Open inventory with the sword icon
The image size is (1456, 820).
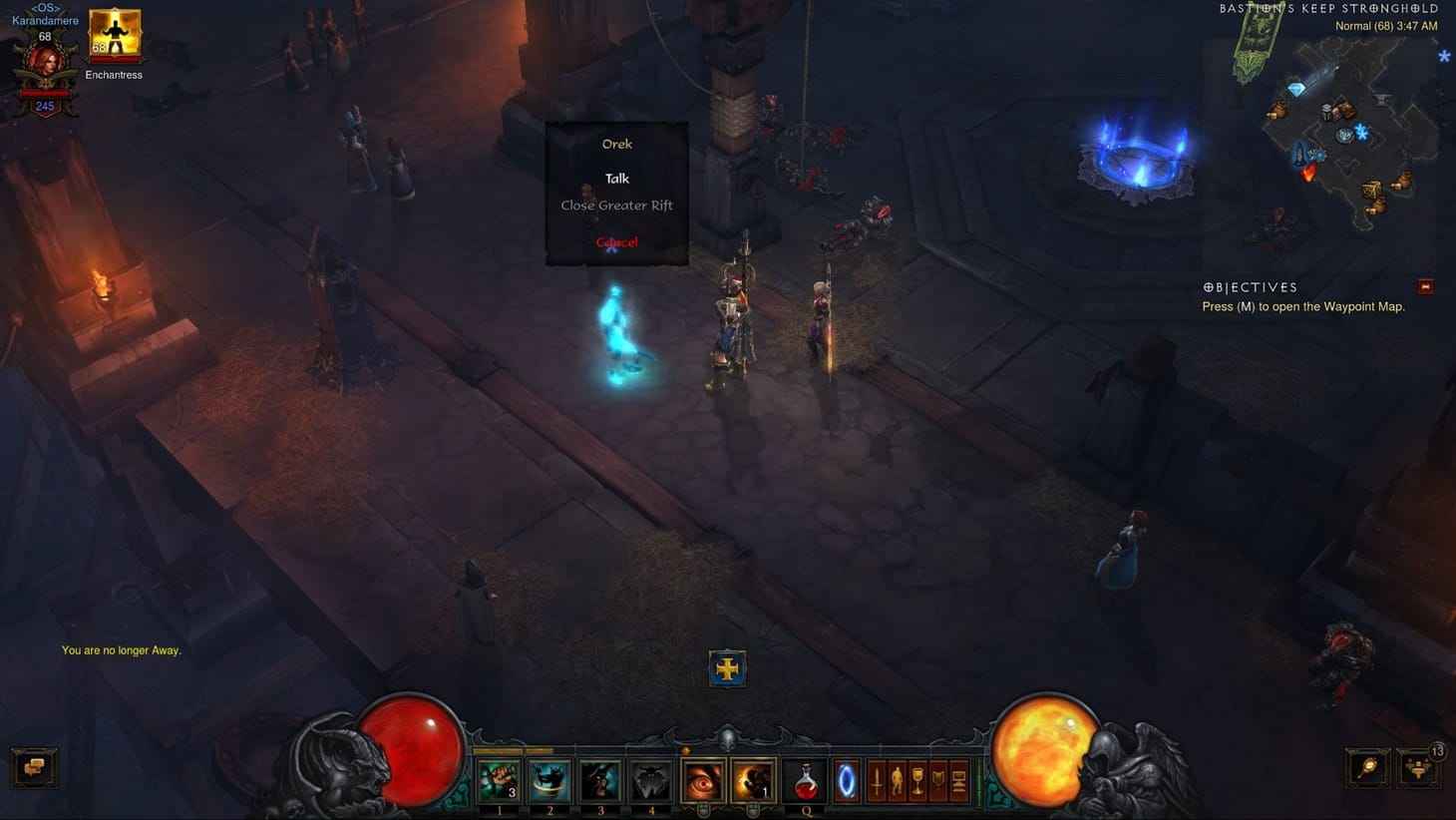878,780
